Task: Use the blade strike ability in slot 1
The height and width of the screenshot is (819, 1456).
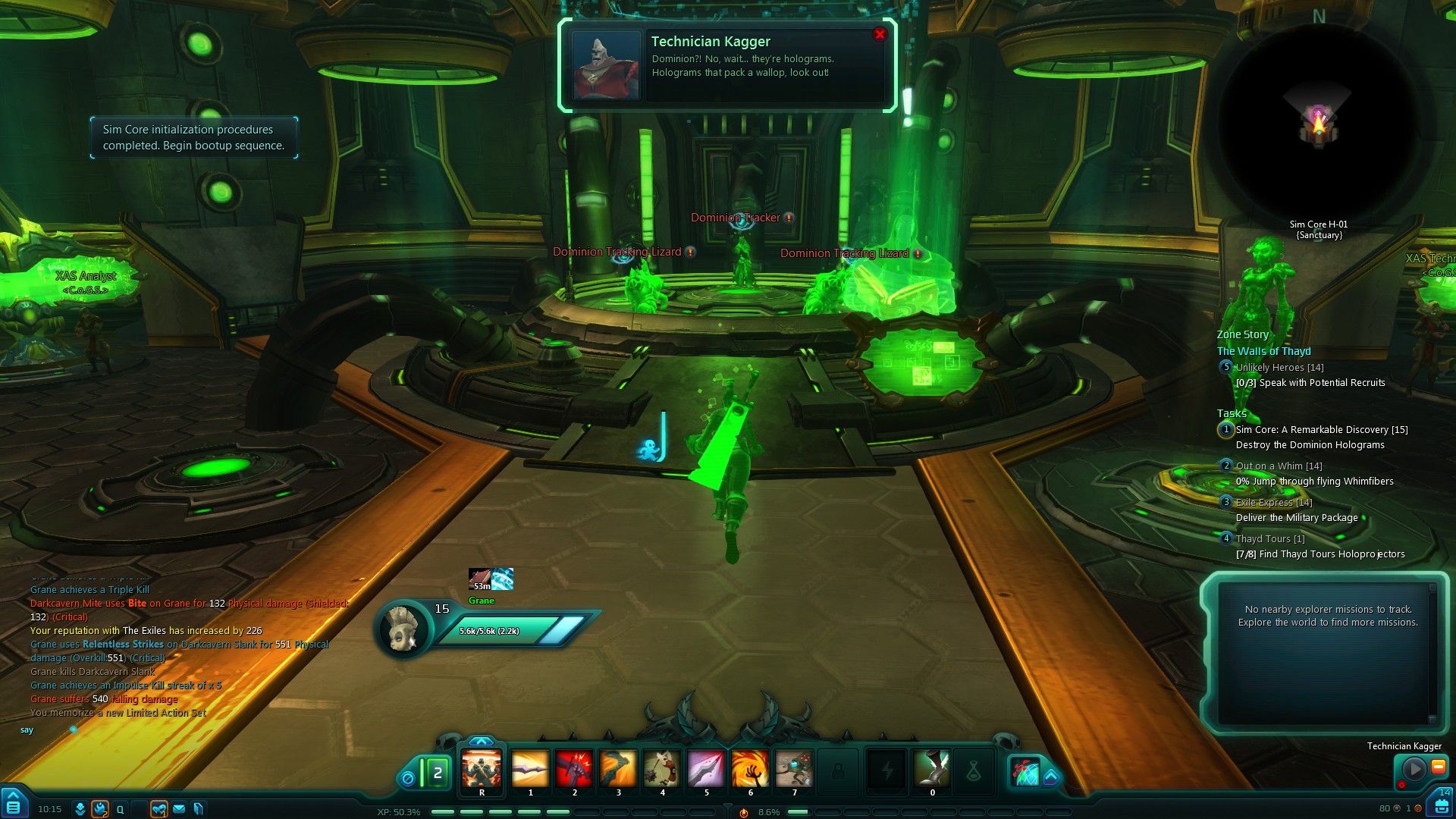Action: pyautogui.click(x=530, y=770)
